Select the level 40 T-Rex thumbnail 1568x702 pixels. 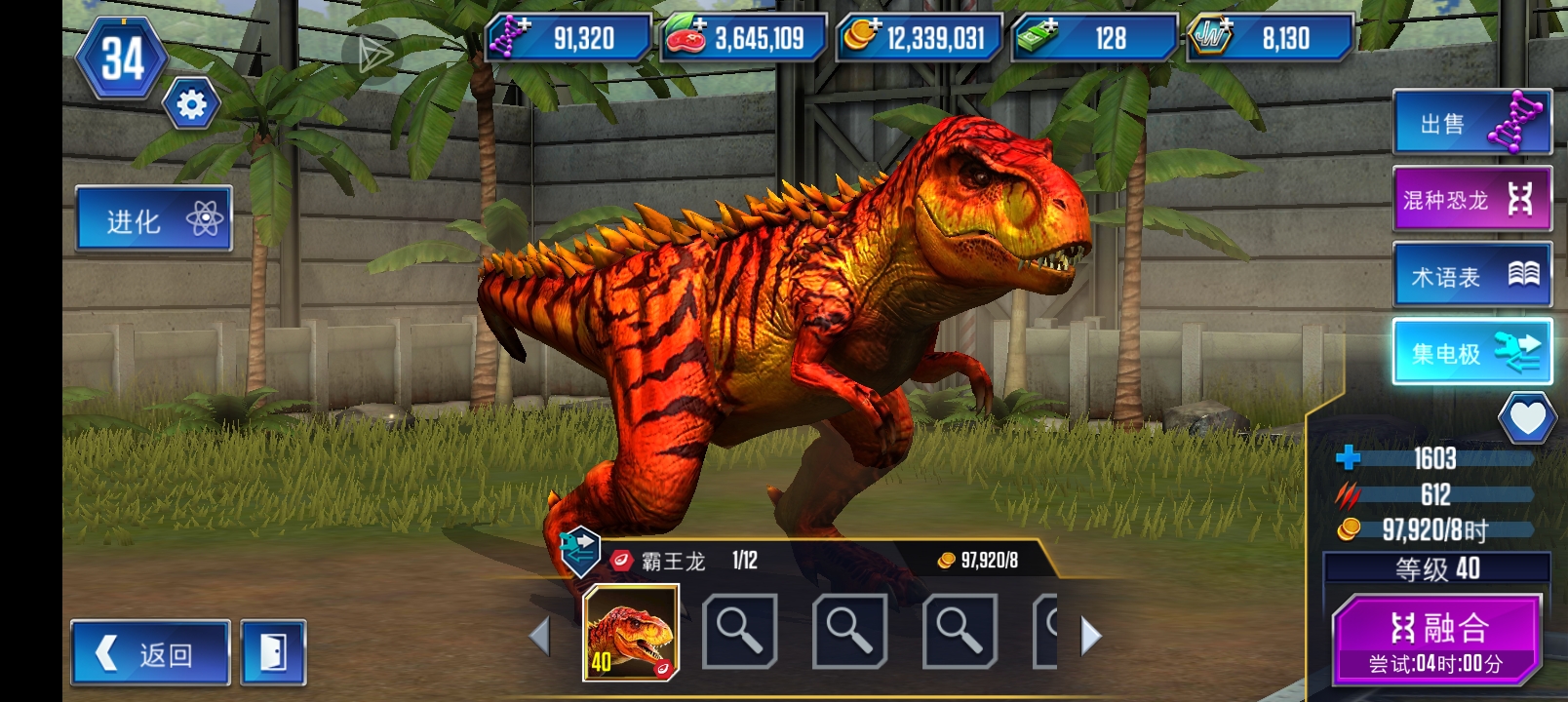[631, 633]
